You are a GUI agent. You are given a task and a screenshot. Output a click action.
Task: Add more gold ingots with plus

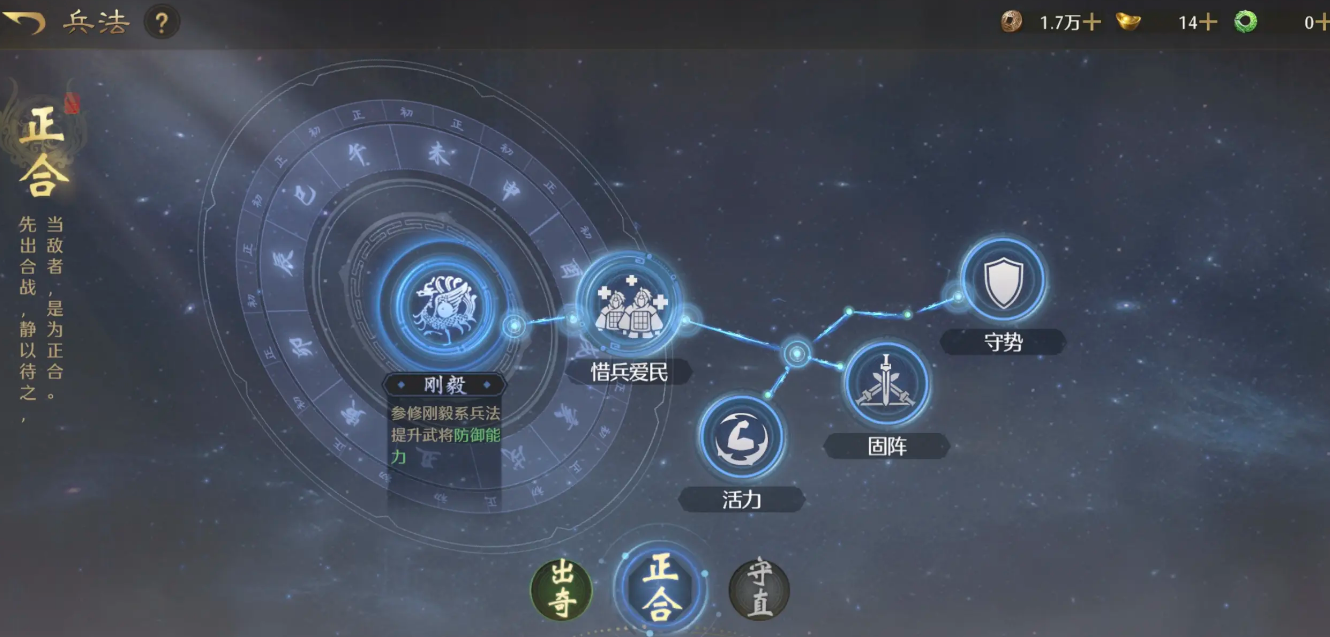click(1208, 22)
